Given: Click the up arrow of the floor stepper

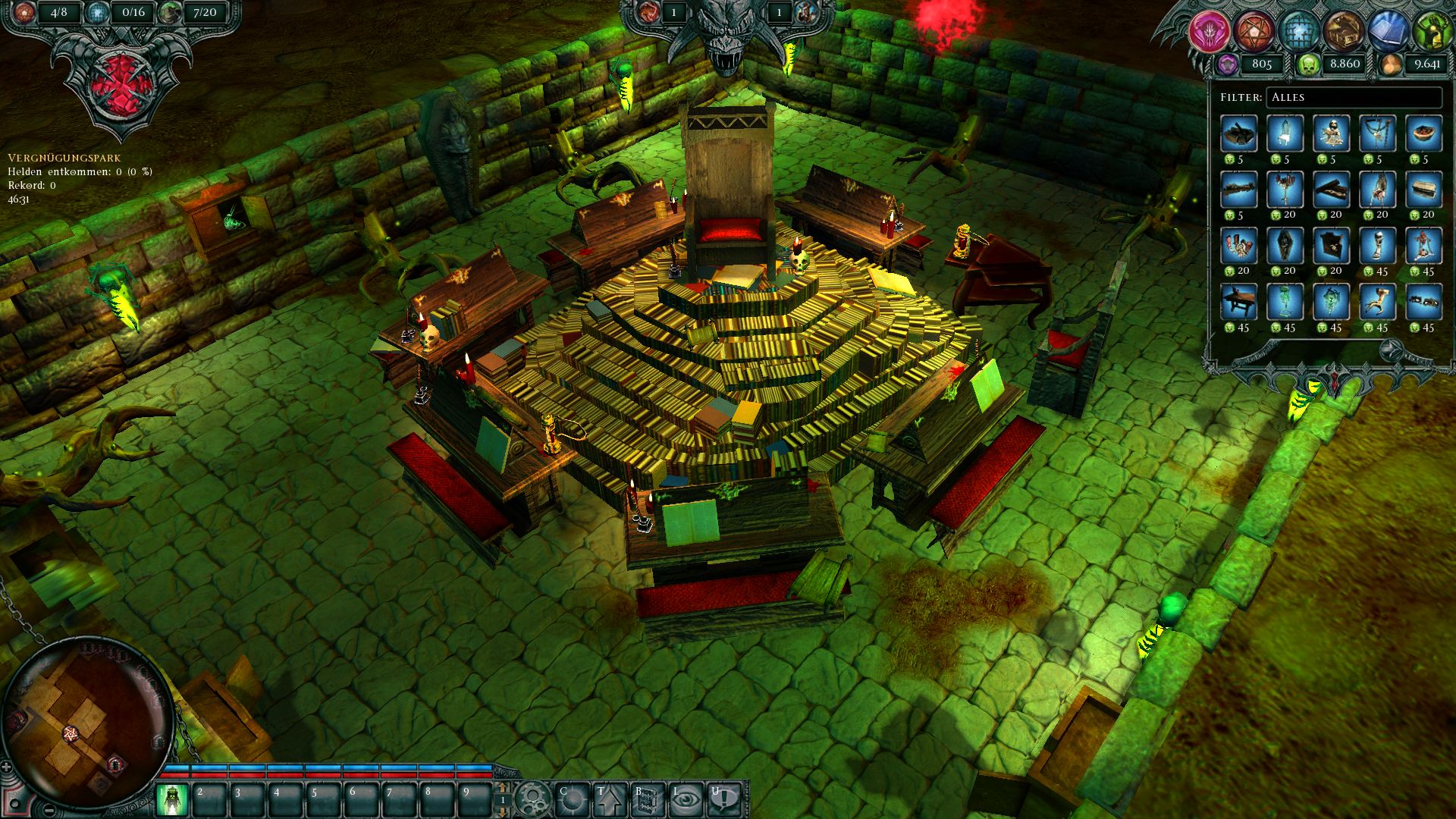Looking at the screenshot, I should tap(503, 788).
